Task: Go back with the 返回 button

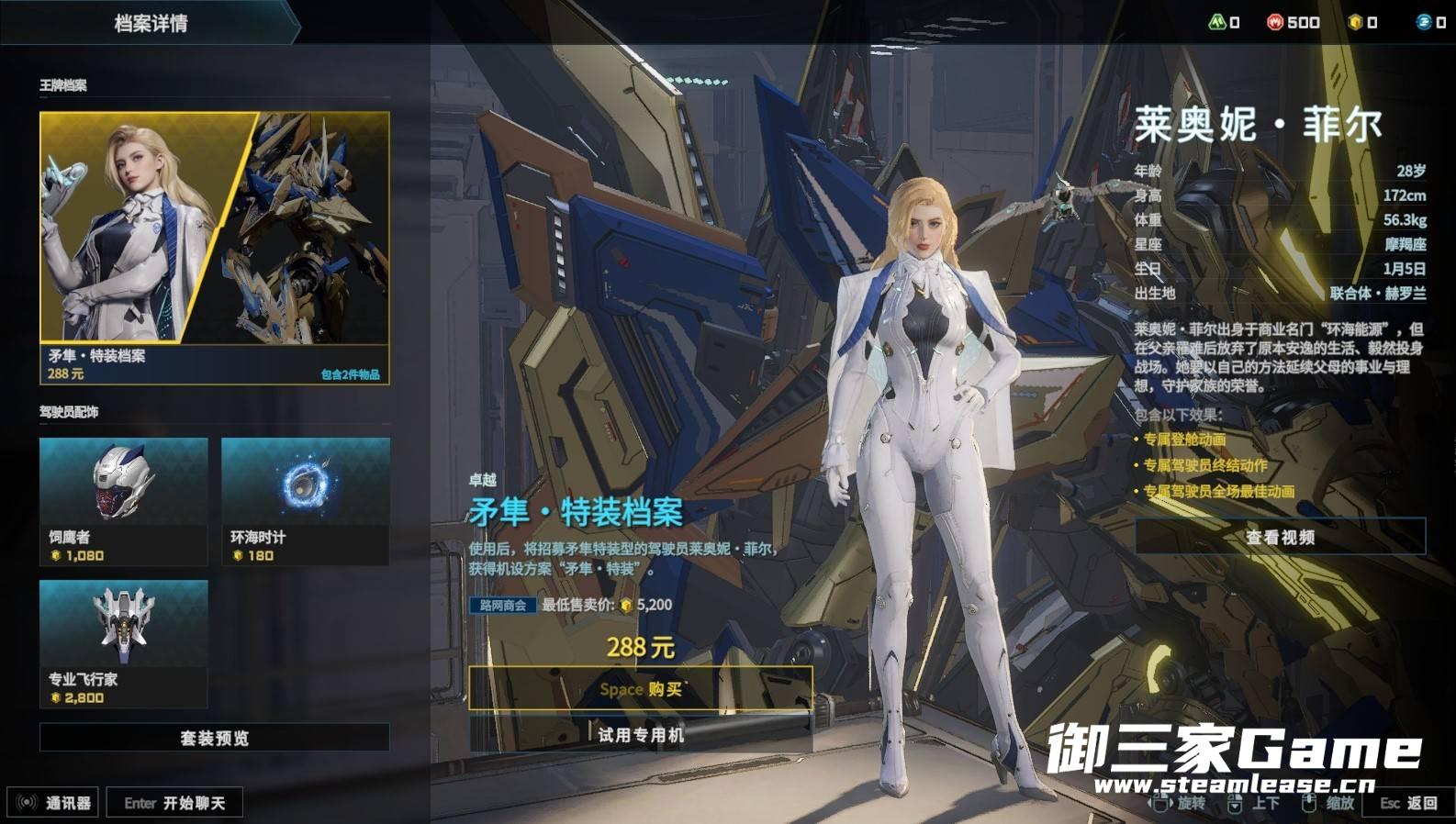Action: tap(1409, 803)
